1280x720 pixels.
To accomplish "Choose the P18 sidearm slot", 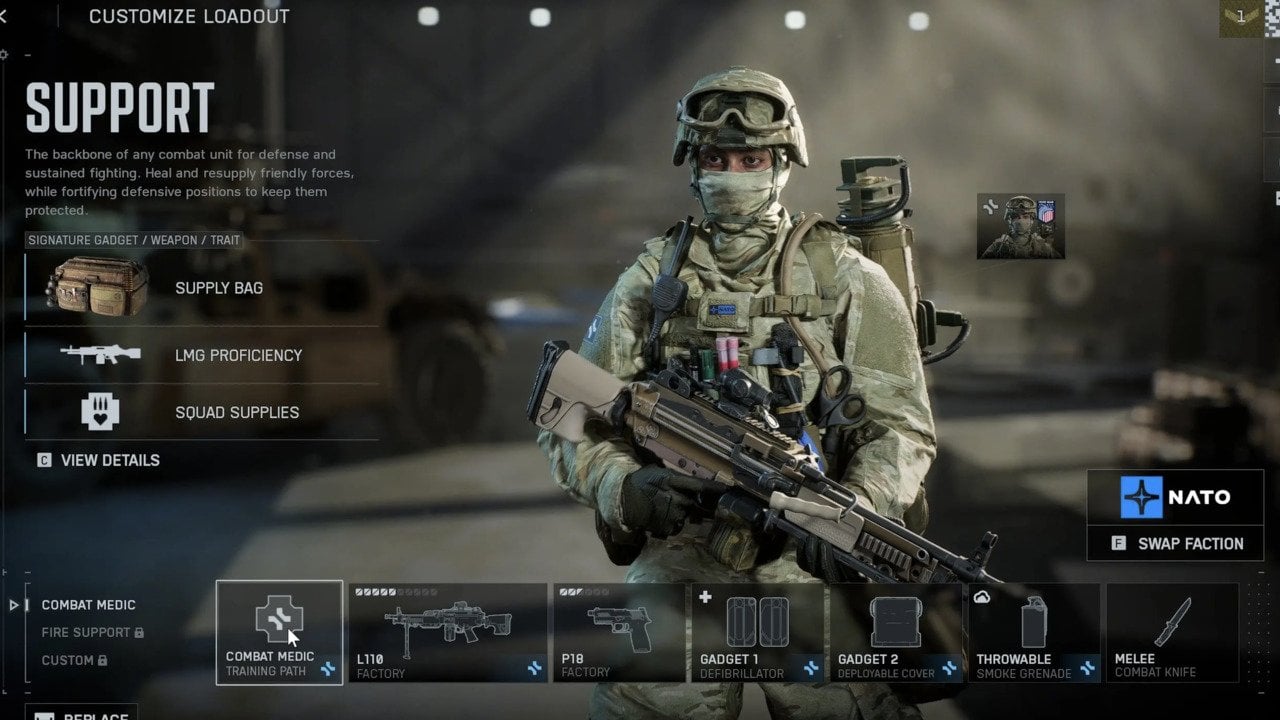I will click(x=618, y=632).
